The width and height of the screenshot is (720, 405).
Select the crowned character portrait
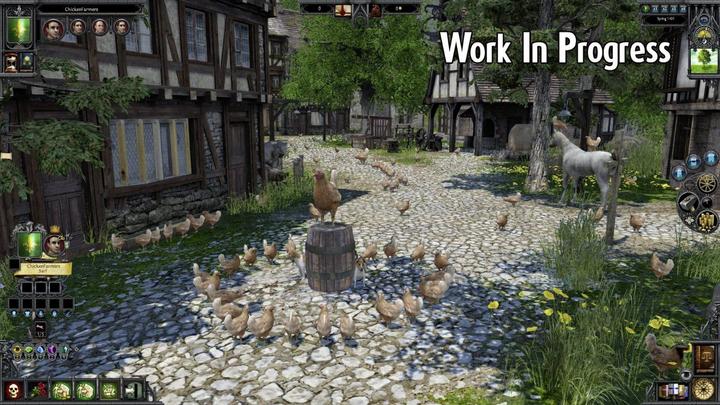pos(55,242)
